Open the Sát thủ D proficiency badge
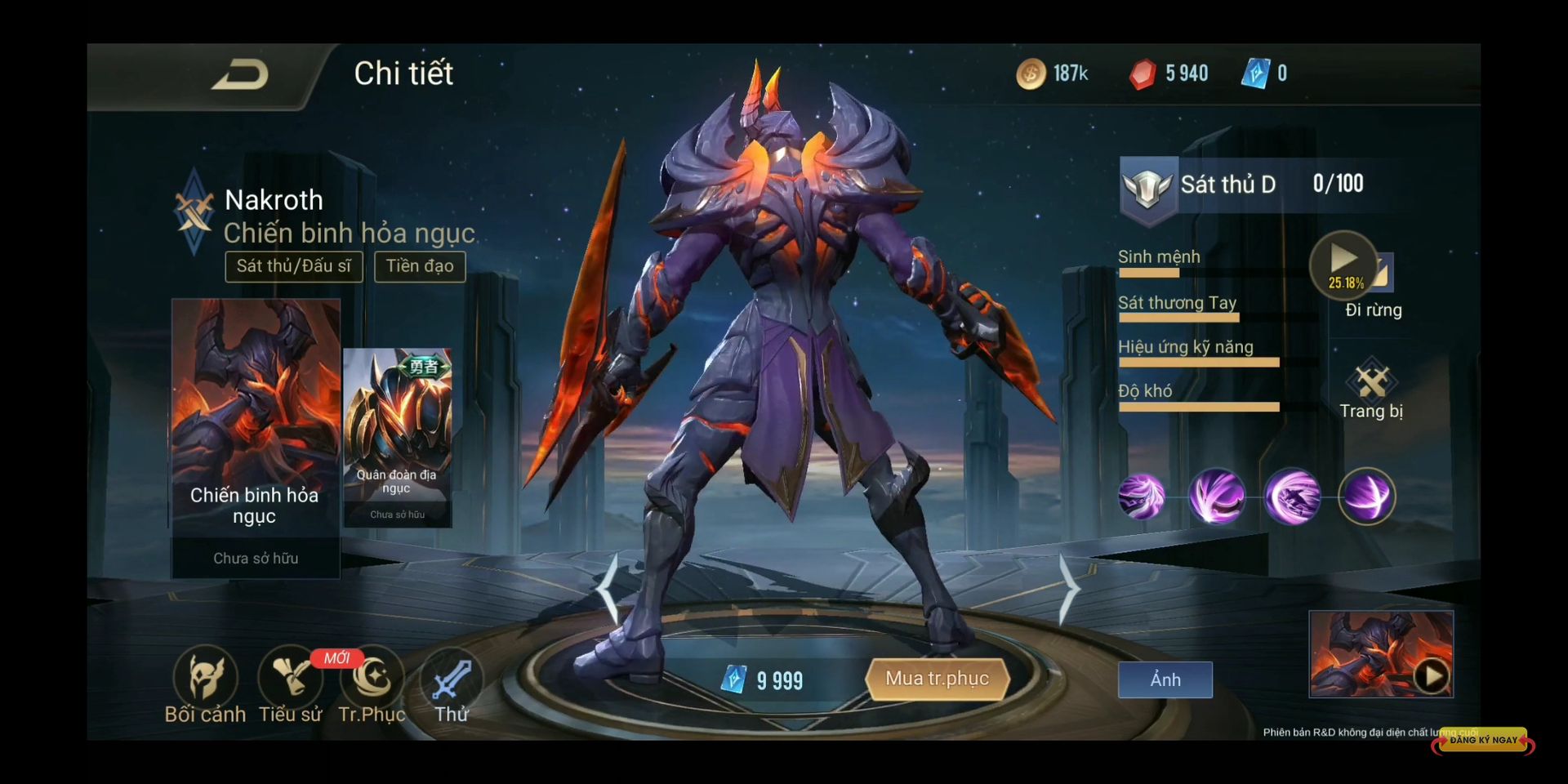 point(1147,186)
